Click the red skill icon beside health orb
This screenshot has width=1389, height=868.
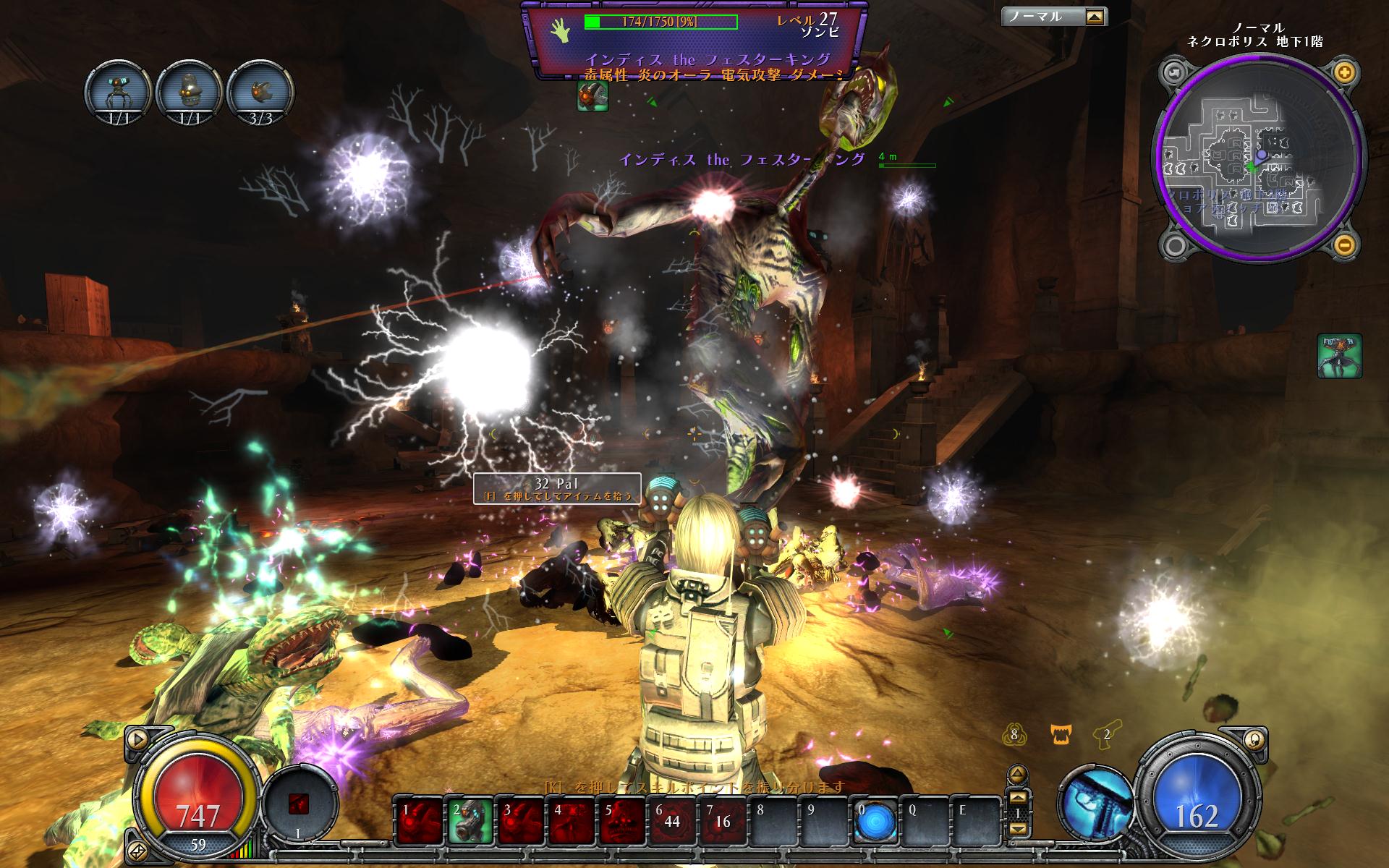tap(299, 804)
